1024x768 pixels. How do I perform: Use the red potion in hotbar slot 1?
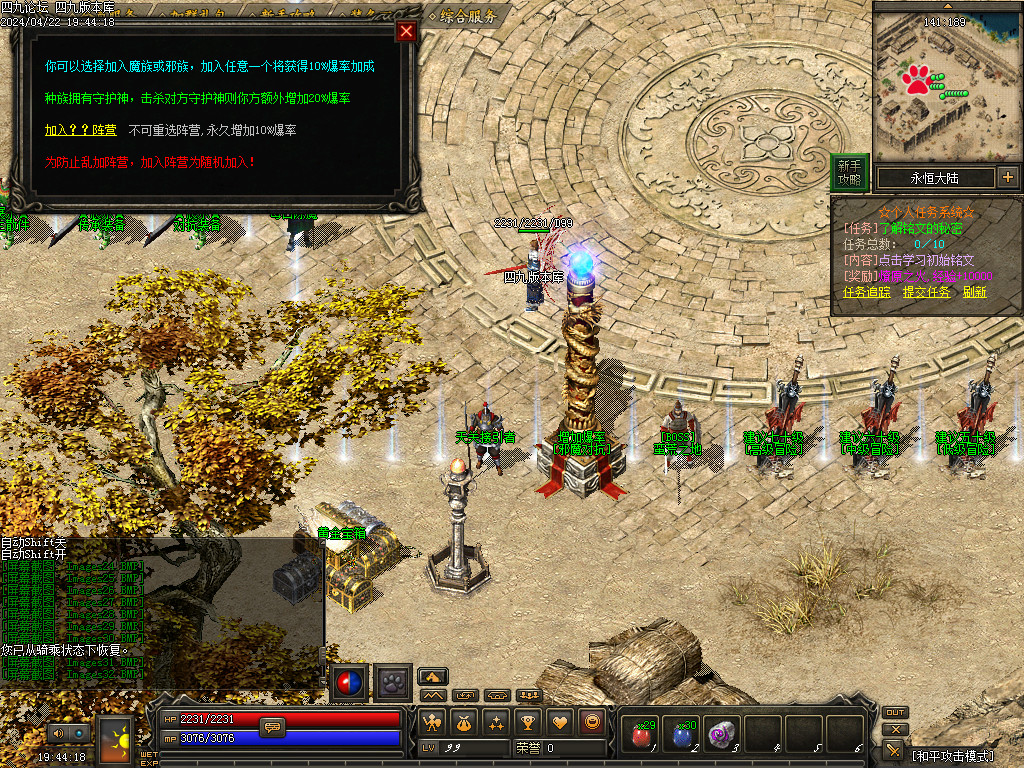[641, 735]
